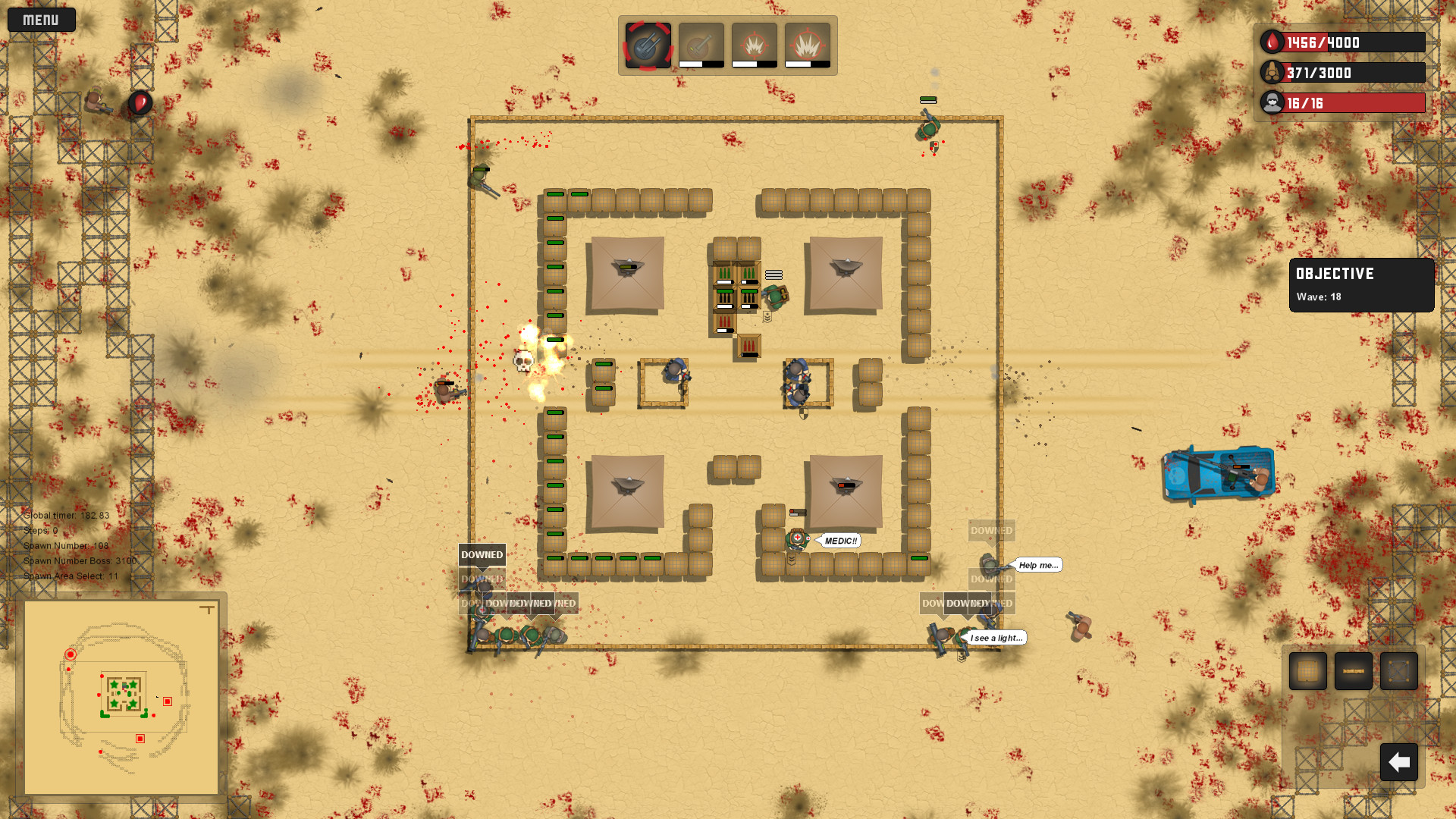Select the horizontal barricade build icon
This screenshot has width=1456, height=819.
[x=1353, y=671]
